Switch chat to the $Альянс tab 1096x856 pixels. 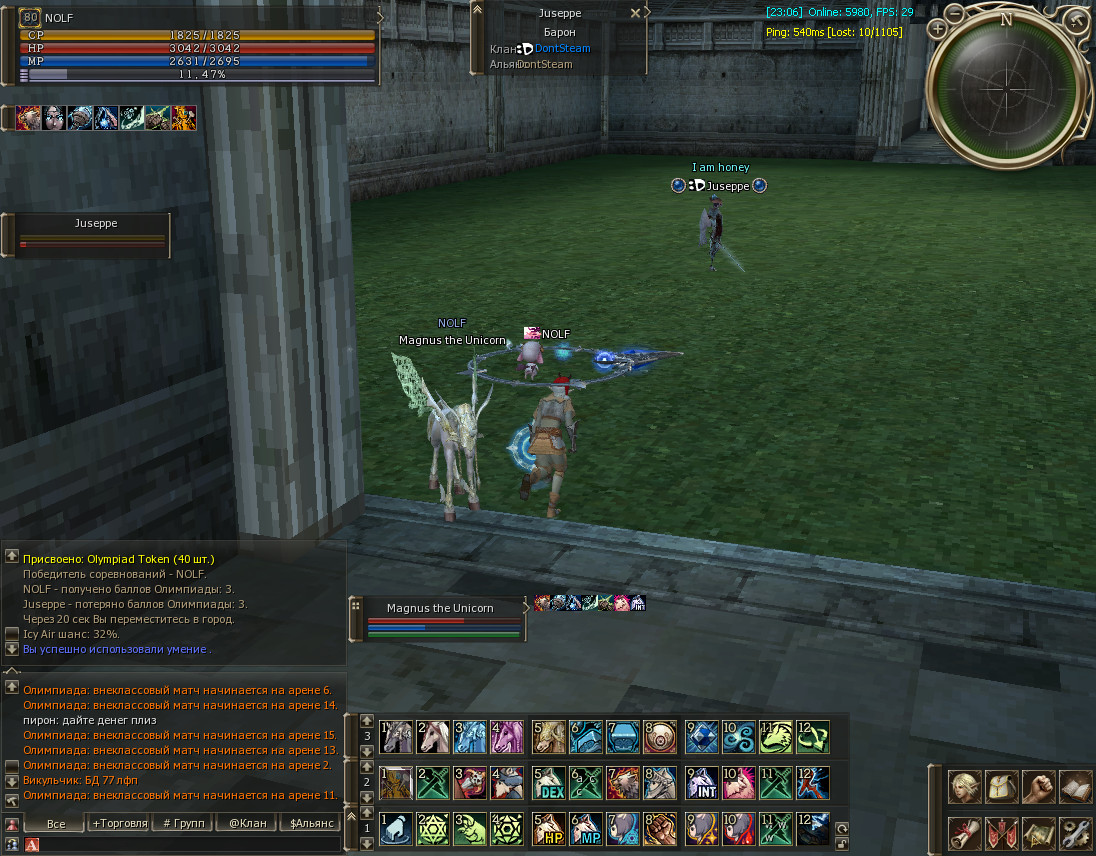(x=311, y=823)
